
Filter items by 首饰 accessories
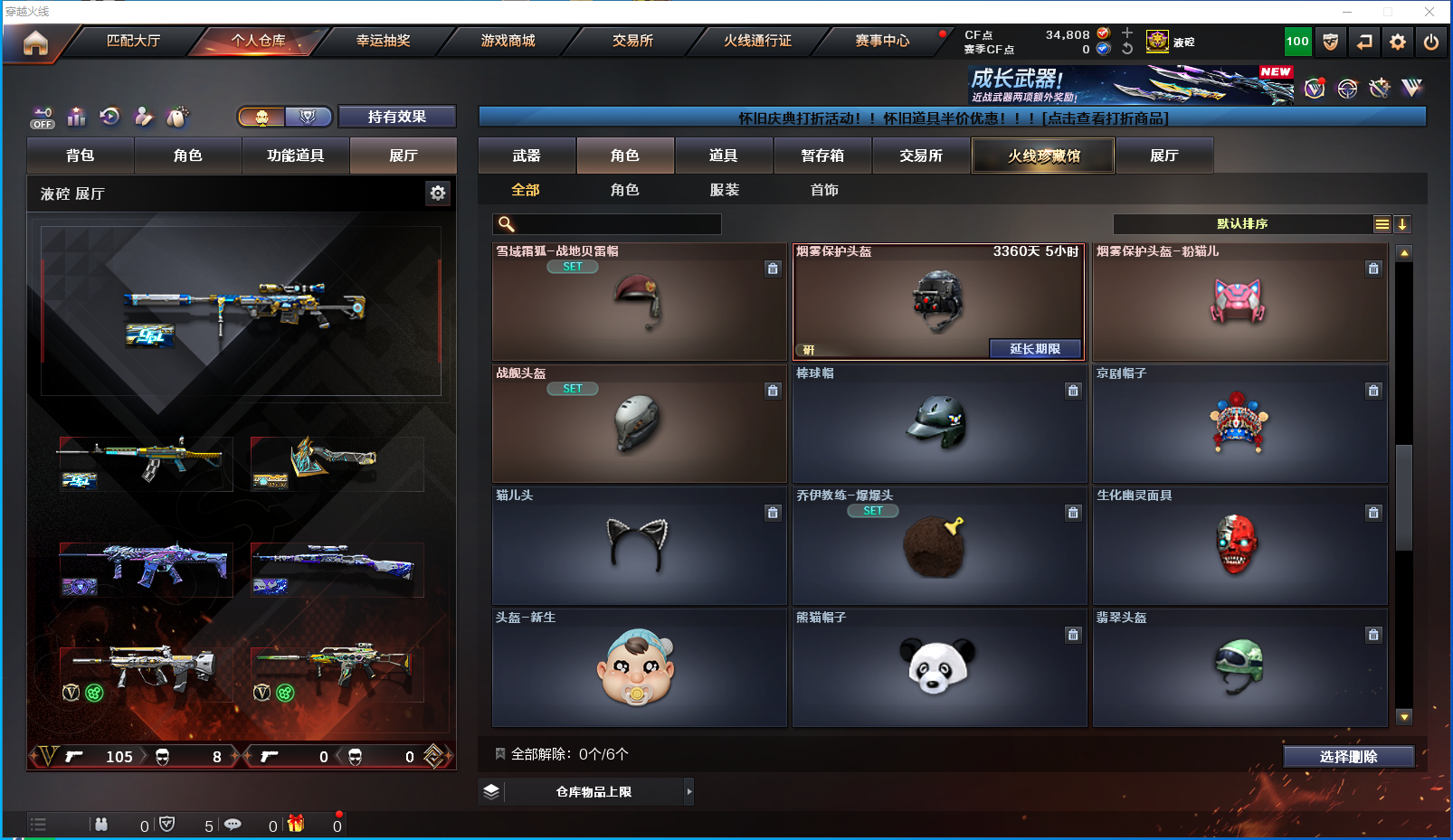pos(824,190)
